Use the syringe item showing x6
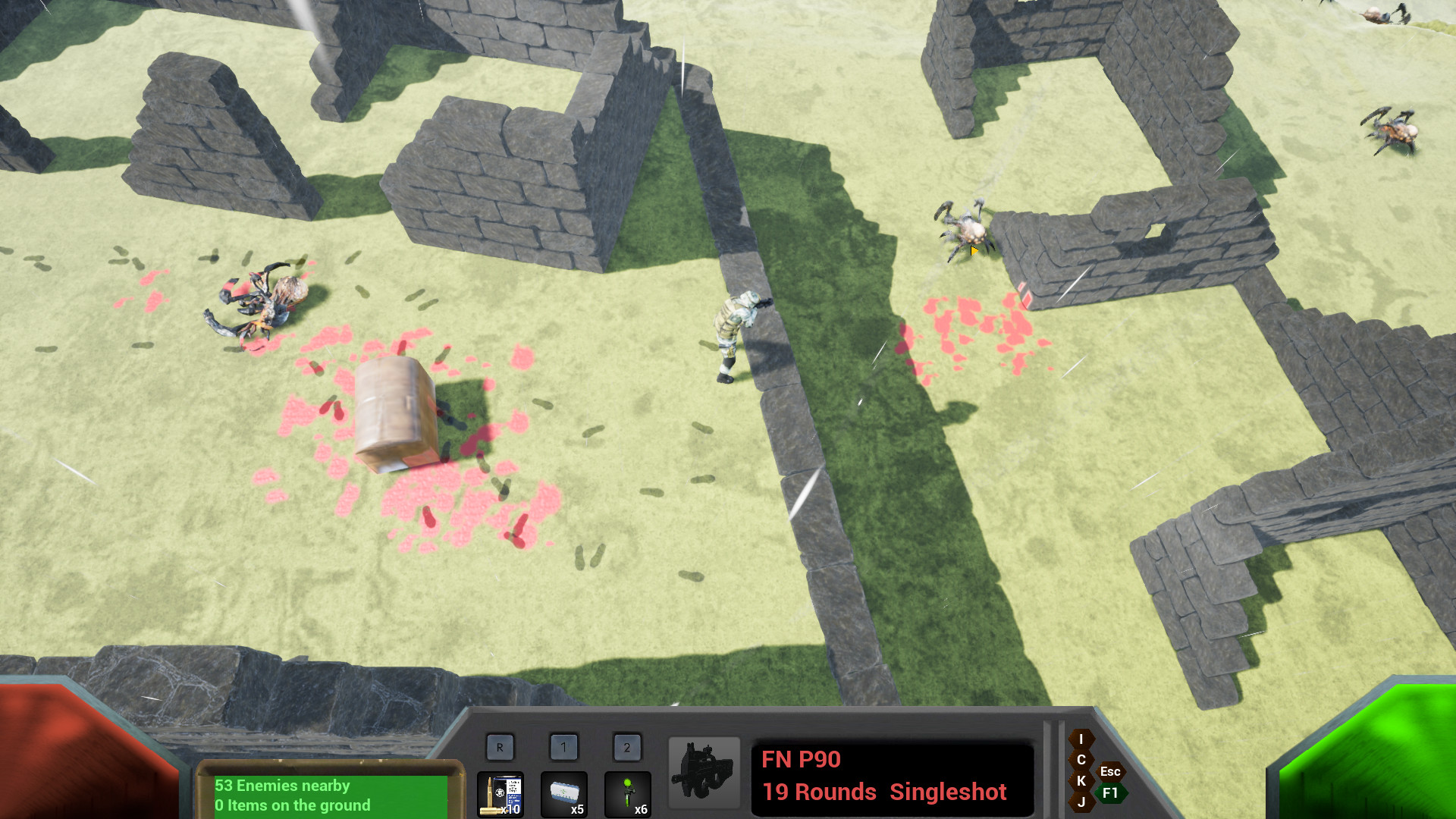 (627, 795)
